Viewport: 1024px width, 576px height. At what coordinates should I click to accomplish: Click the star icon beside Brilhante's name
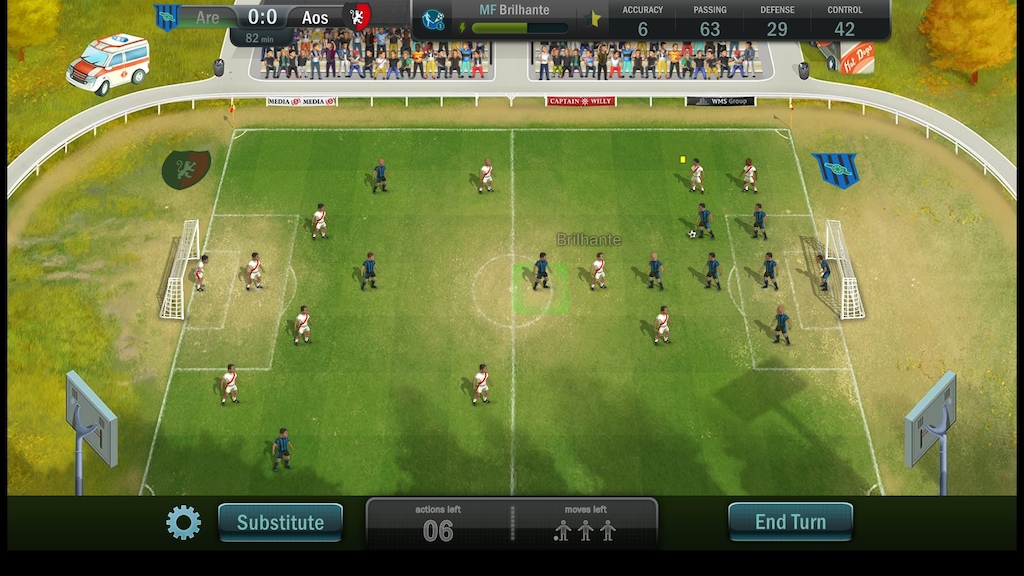click(x=594, y=19)
